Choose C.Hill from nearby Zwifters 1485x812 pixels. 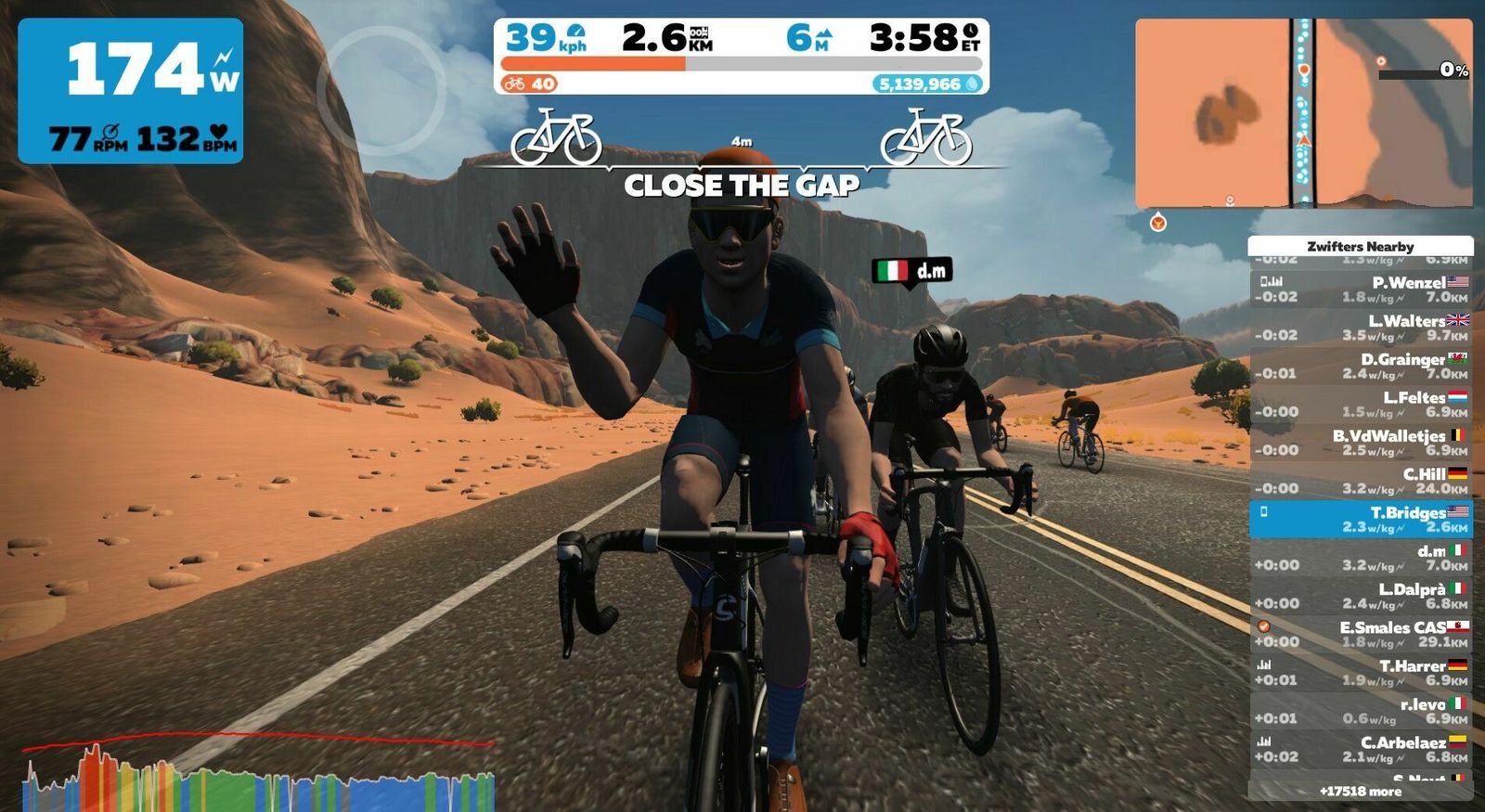point(1361,481)
